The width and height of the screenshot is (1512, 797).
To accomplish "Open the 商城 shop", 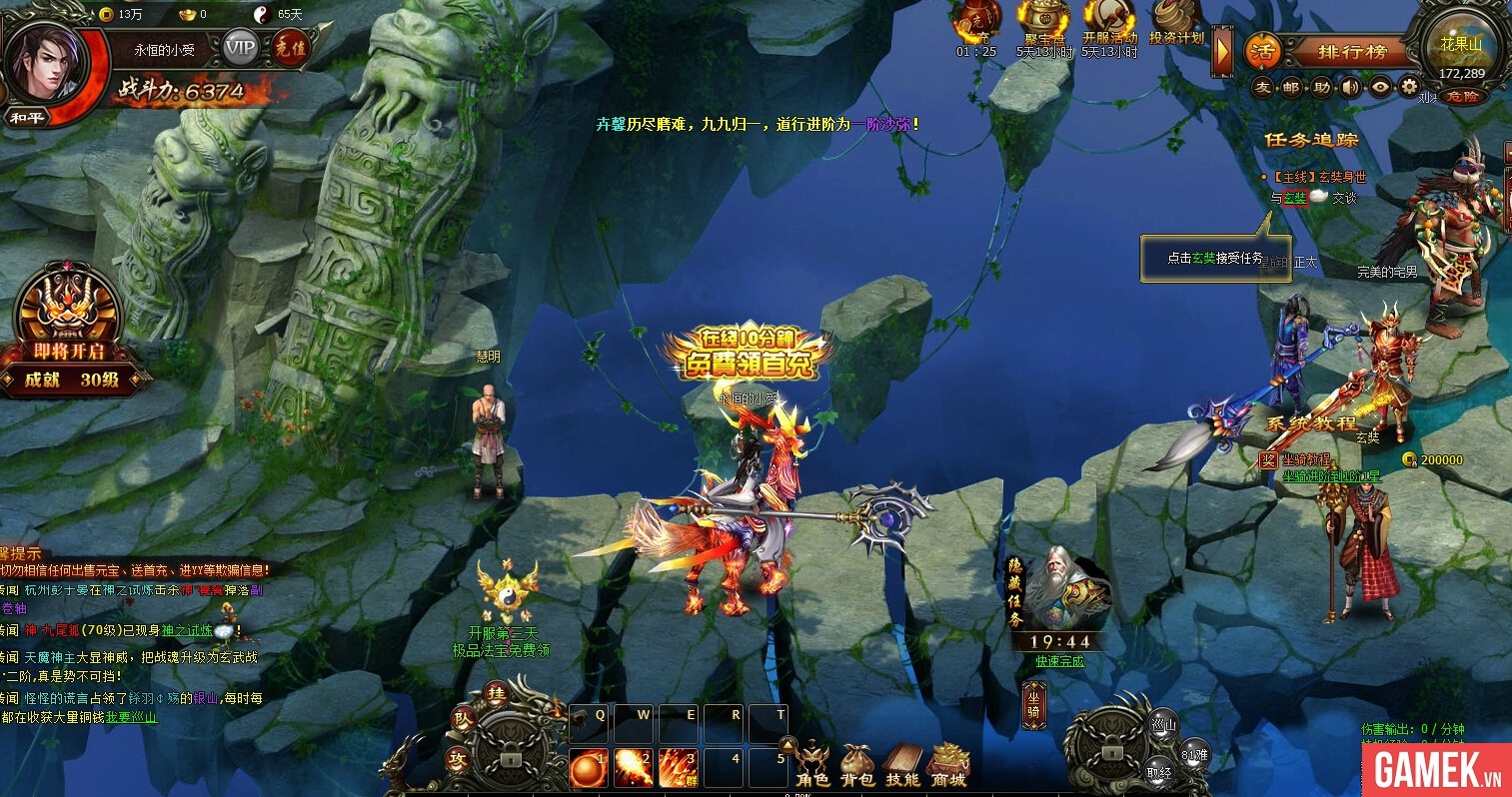I will [948, 765].
